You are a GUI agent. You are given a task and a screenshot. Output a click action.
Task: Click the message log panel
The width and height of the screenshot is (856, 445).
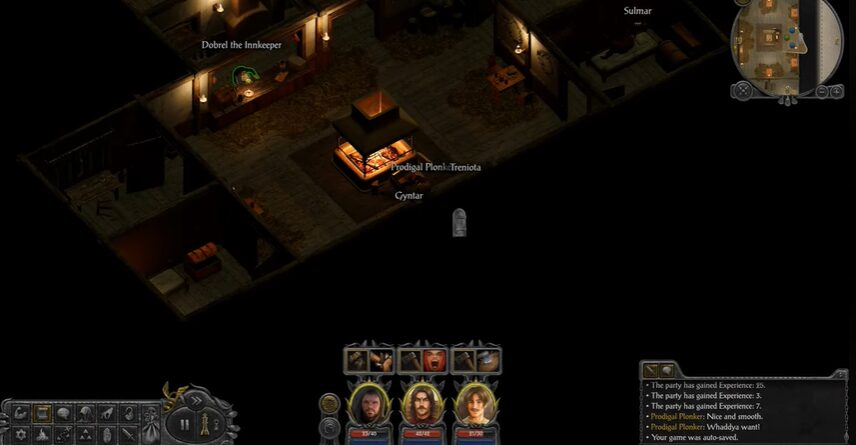[x=742, y=410]
